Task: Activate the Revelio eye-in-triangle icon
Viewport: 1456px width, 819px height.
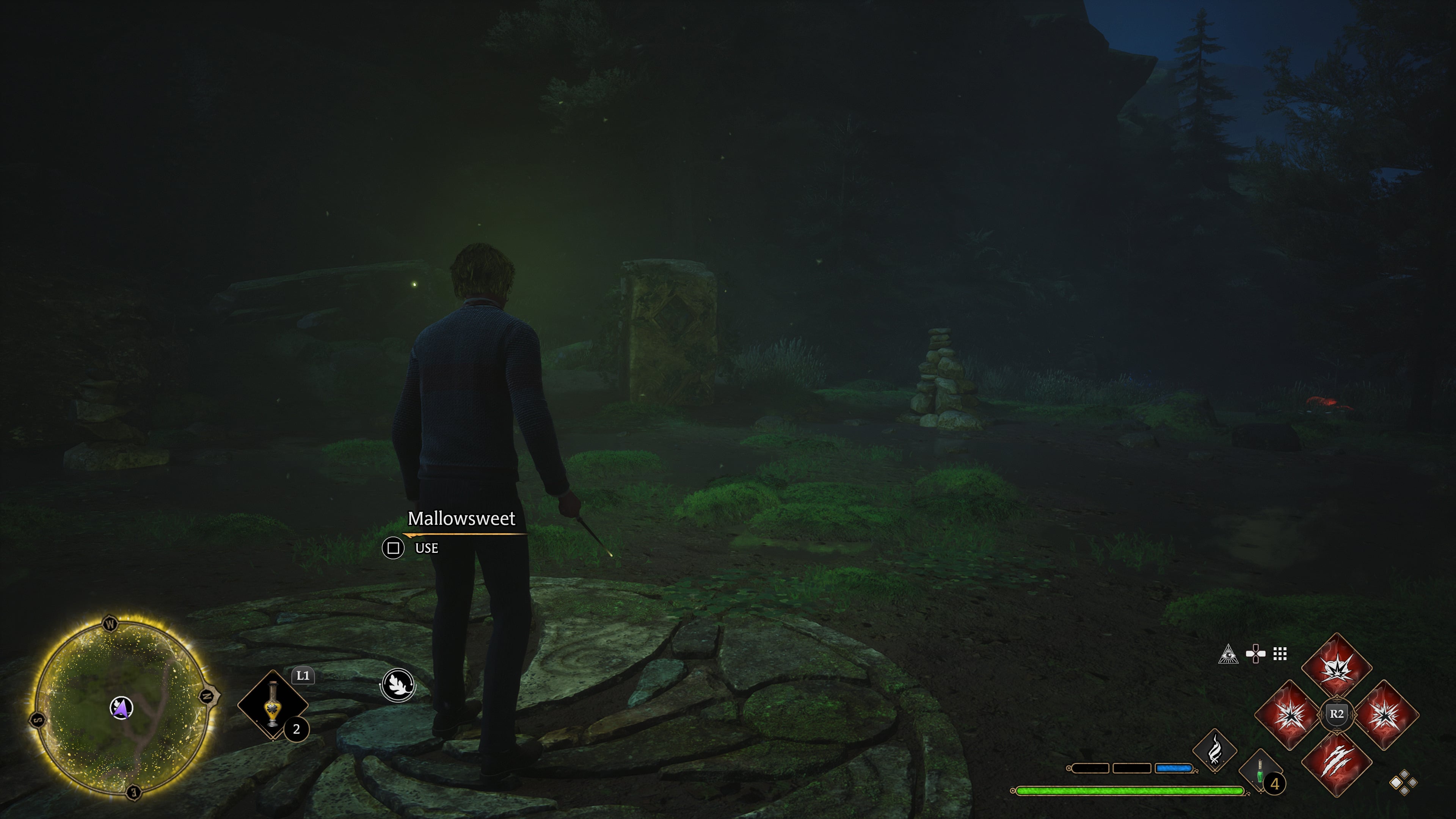Action: pos(1228,654)
